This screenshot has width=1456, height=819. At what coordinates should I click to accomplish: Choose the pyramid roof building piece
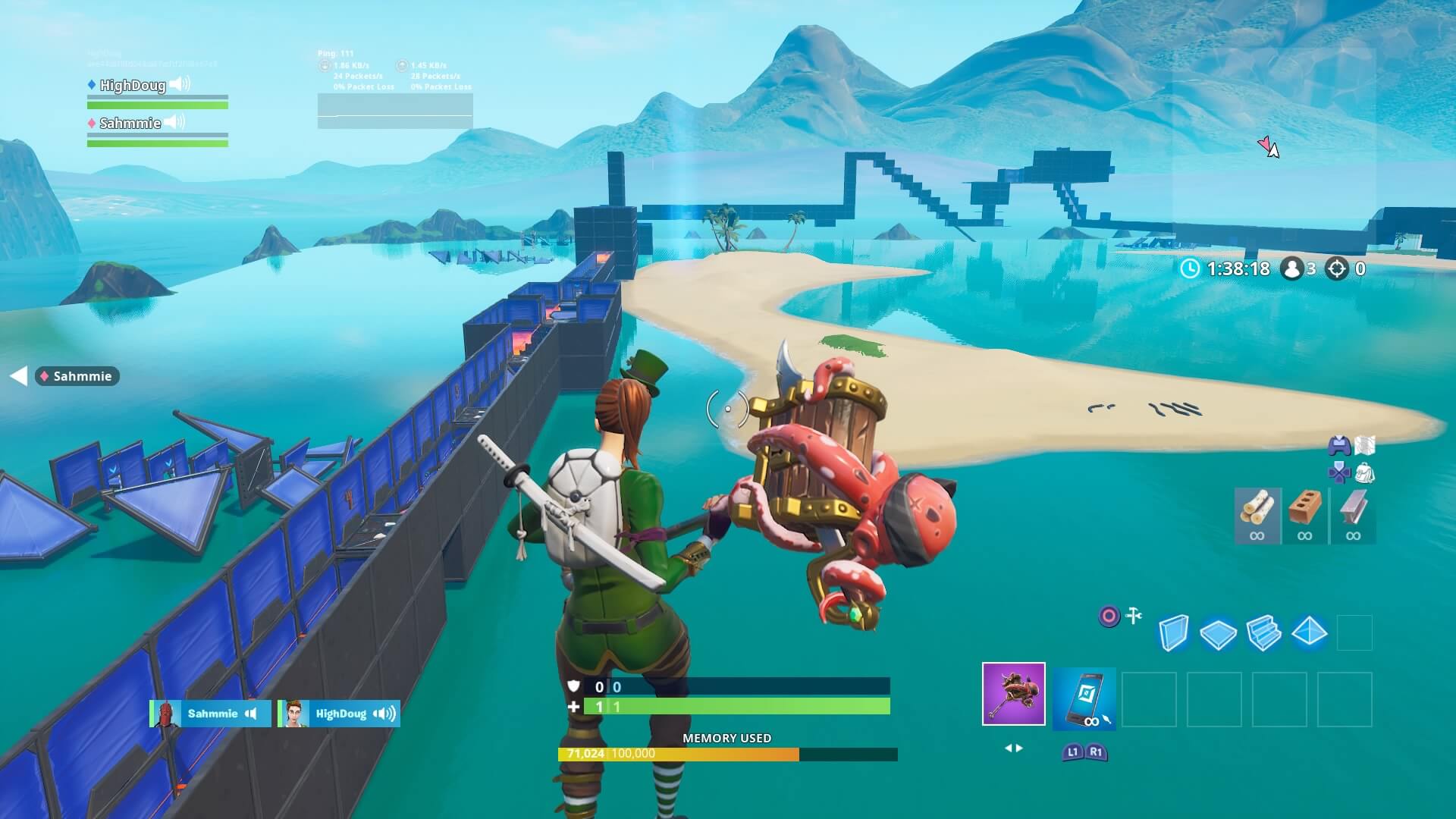pos(1309,632)
